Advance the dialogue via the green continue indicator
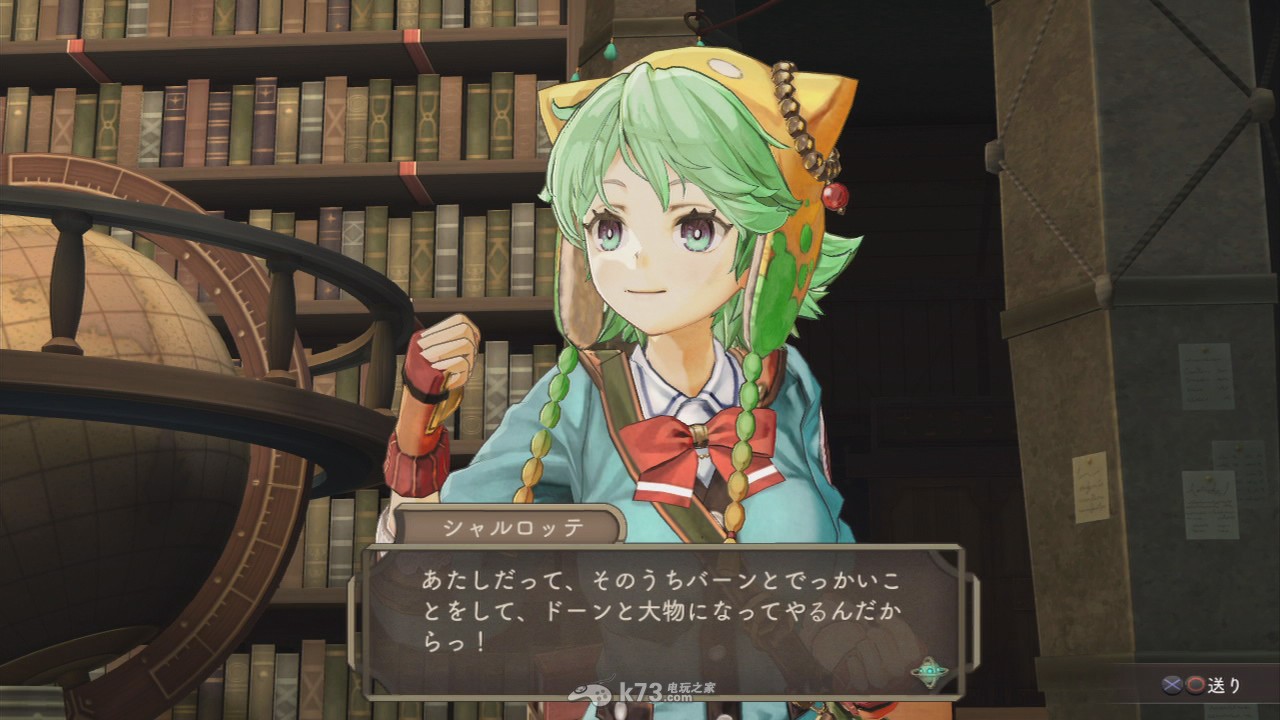1280x720 pixels. click(x=930, y=672)
